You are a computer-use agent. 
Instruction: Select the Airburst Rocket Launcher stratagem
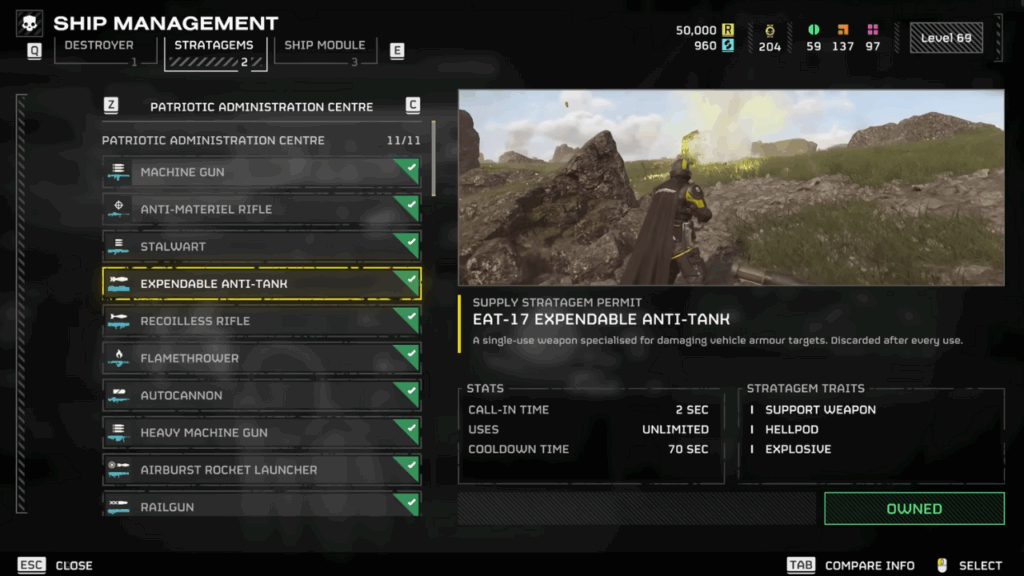(261, 469)
